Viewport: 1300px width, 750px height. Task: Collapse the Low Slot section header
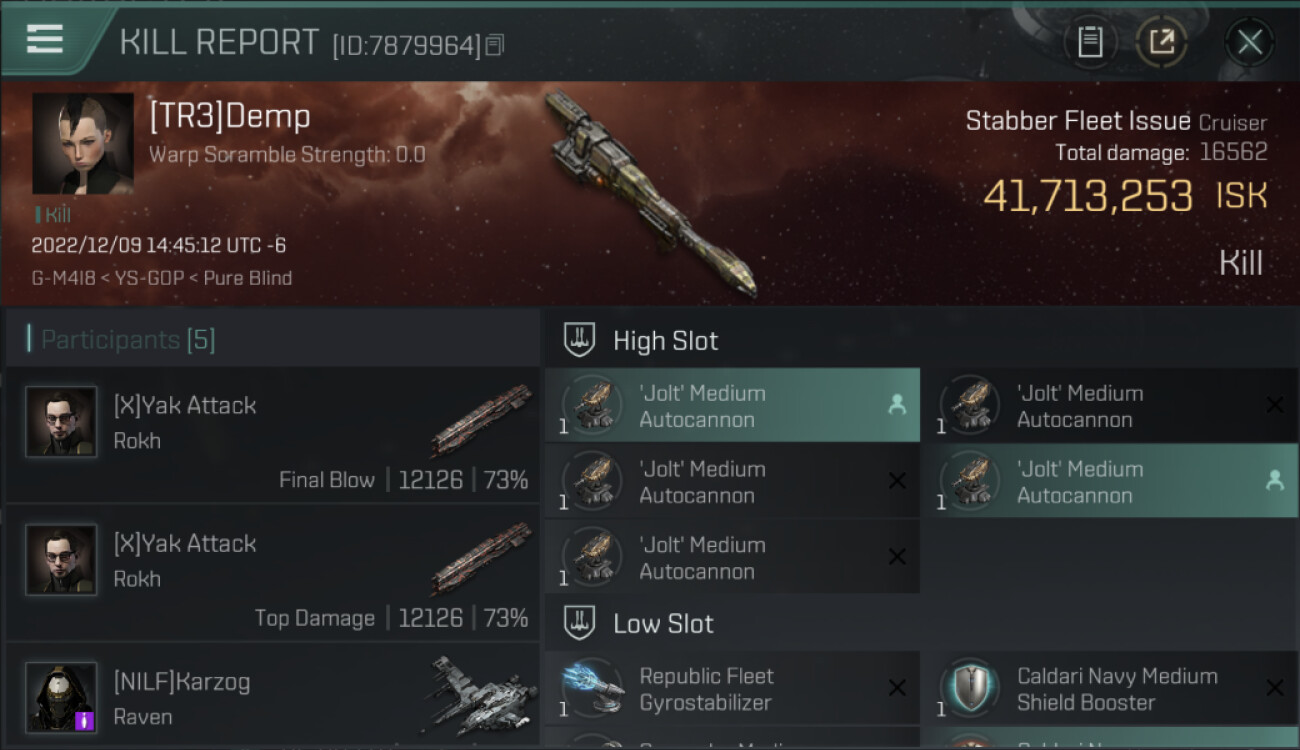click(663, 624)
